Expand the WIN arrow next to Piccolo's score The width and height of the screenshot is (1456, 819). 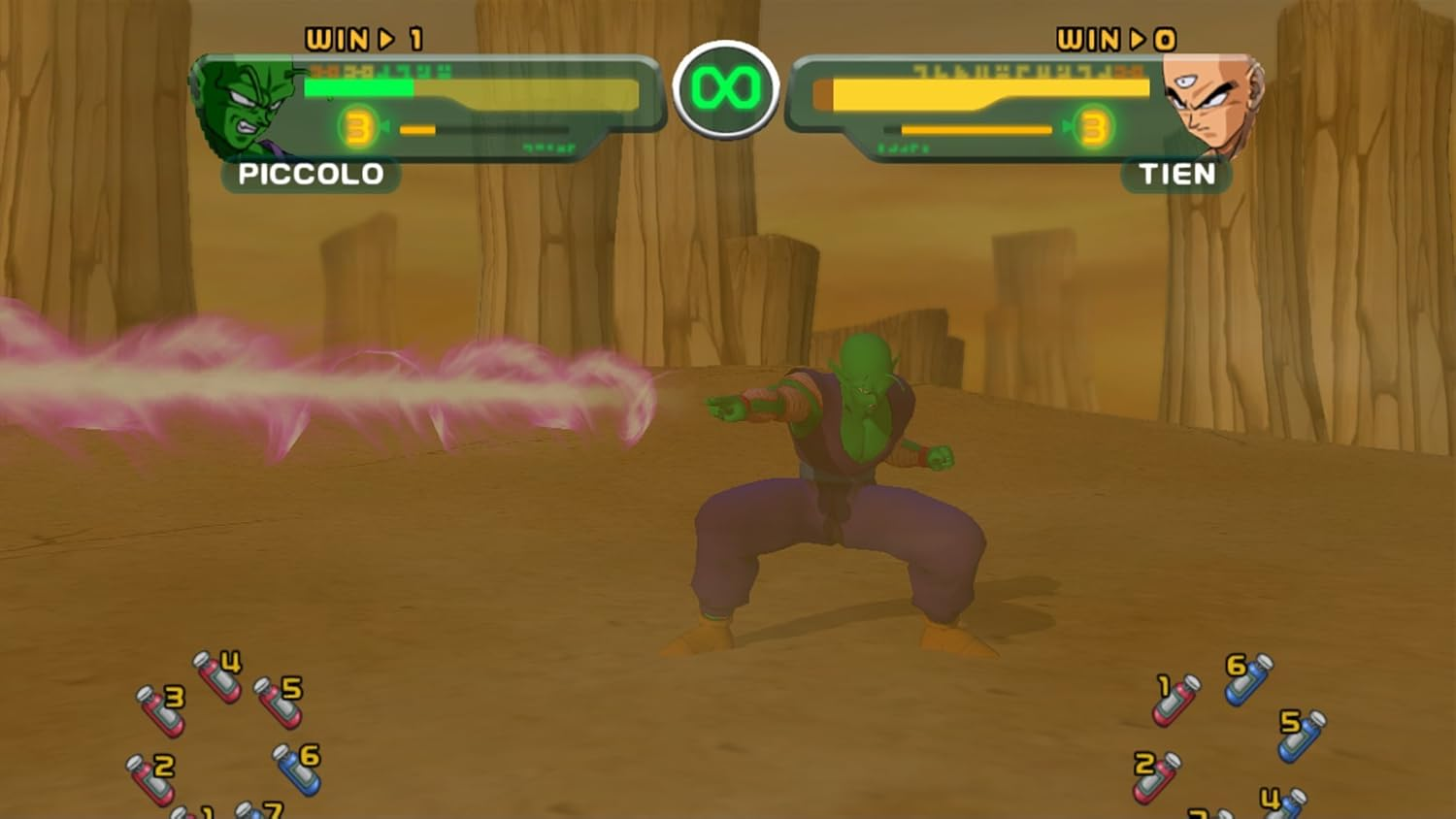(x=386, y=37)
